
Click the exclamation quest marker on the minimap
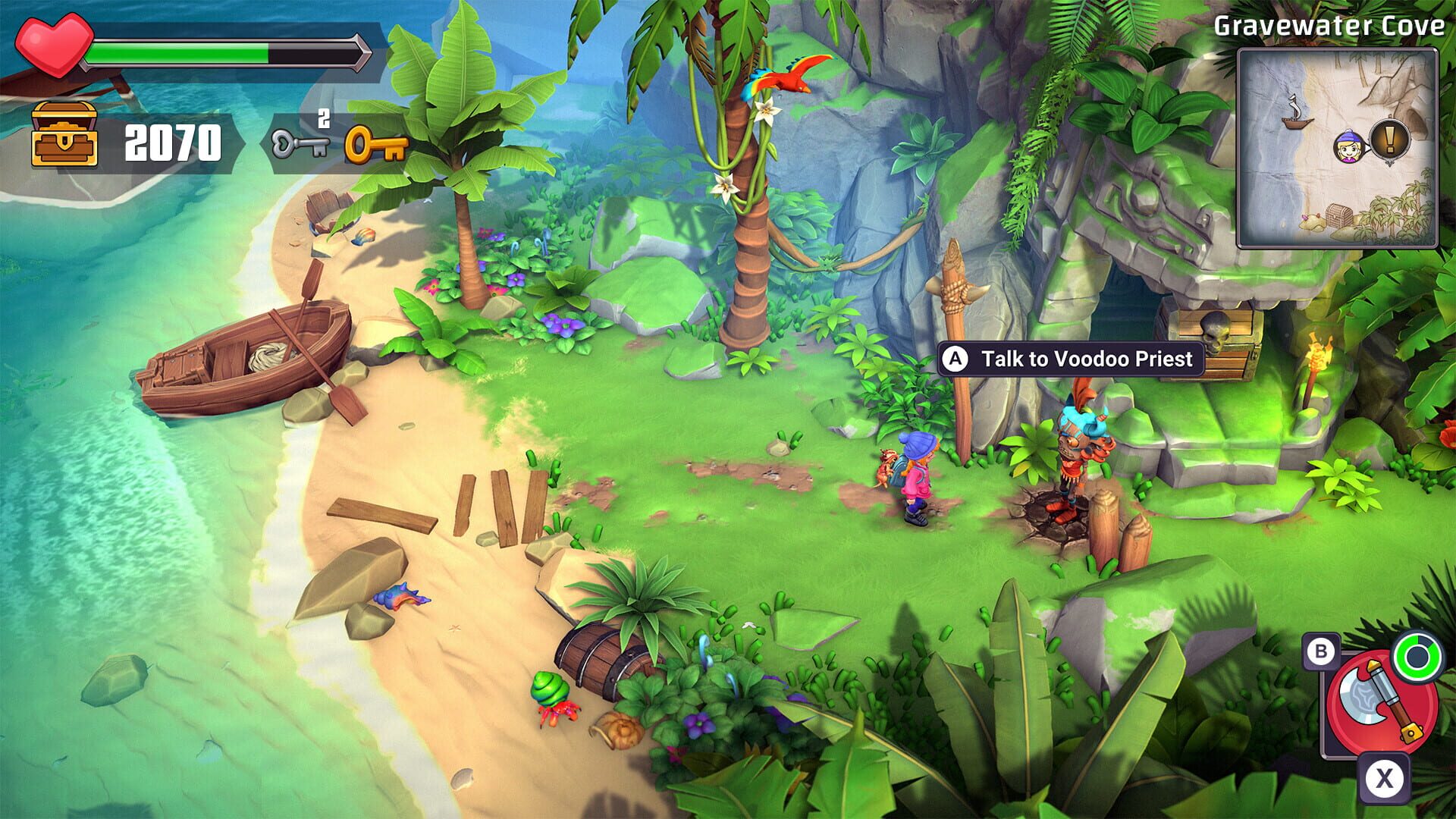click(1390, 140)
